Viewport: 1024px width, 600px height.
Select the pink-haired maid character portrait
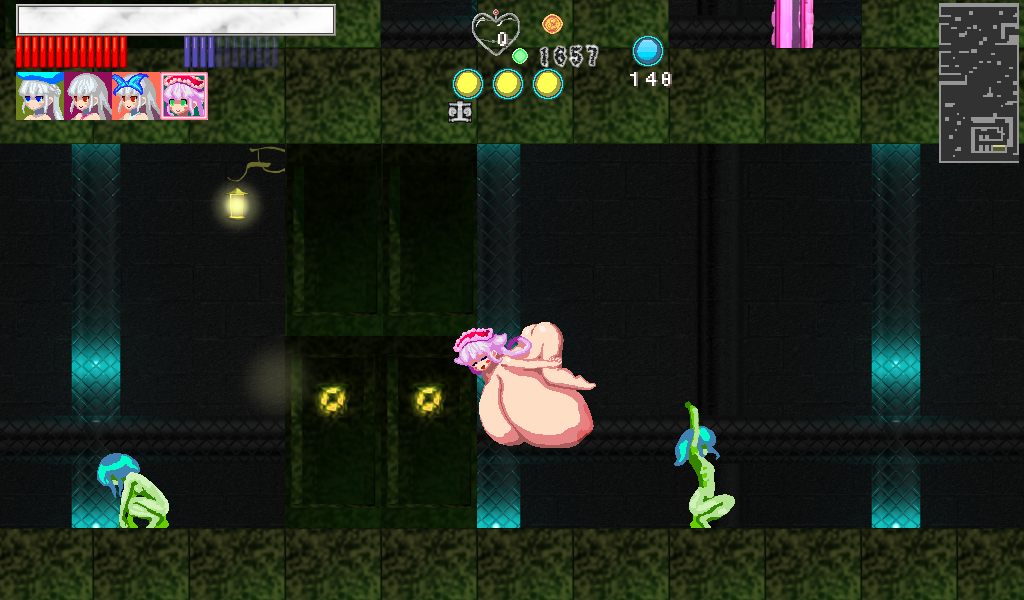coord(184,96)
